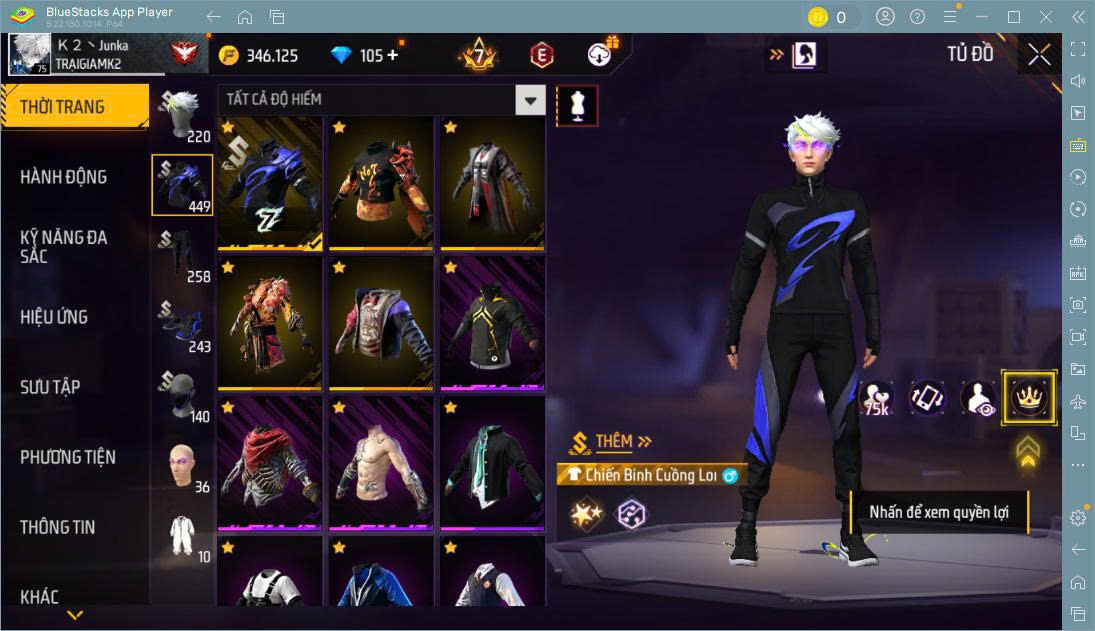
Task: Open the HIỆU ỨNG section
Action: coord(54,317)
